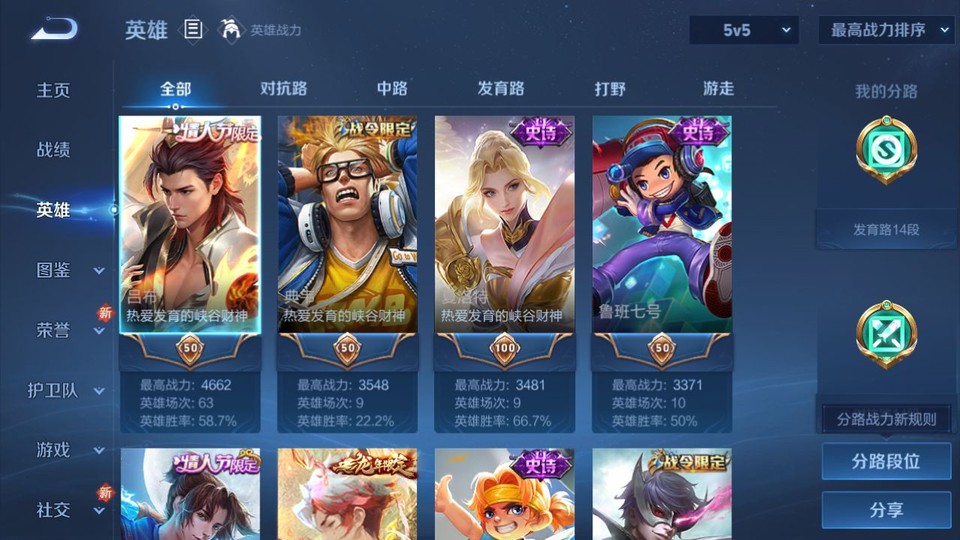Switch to the 游走 tab
The width and height of the screenshot is (960, 540).
tap(718, 88)
